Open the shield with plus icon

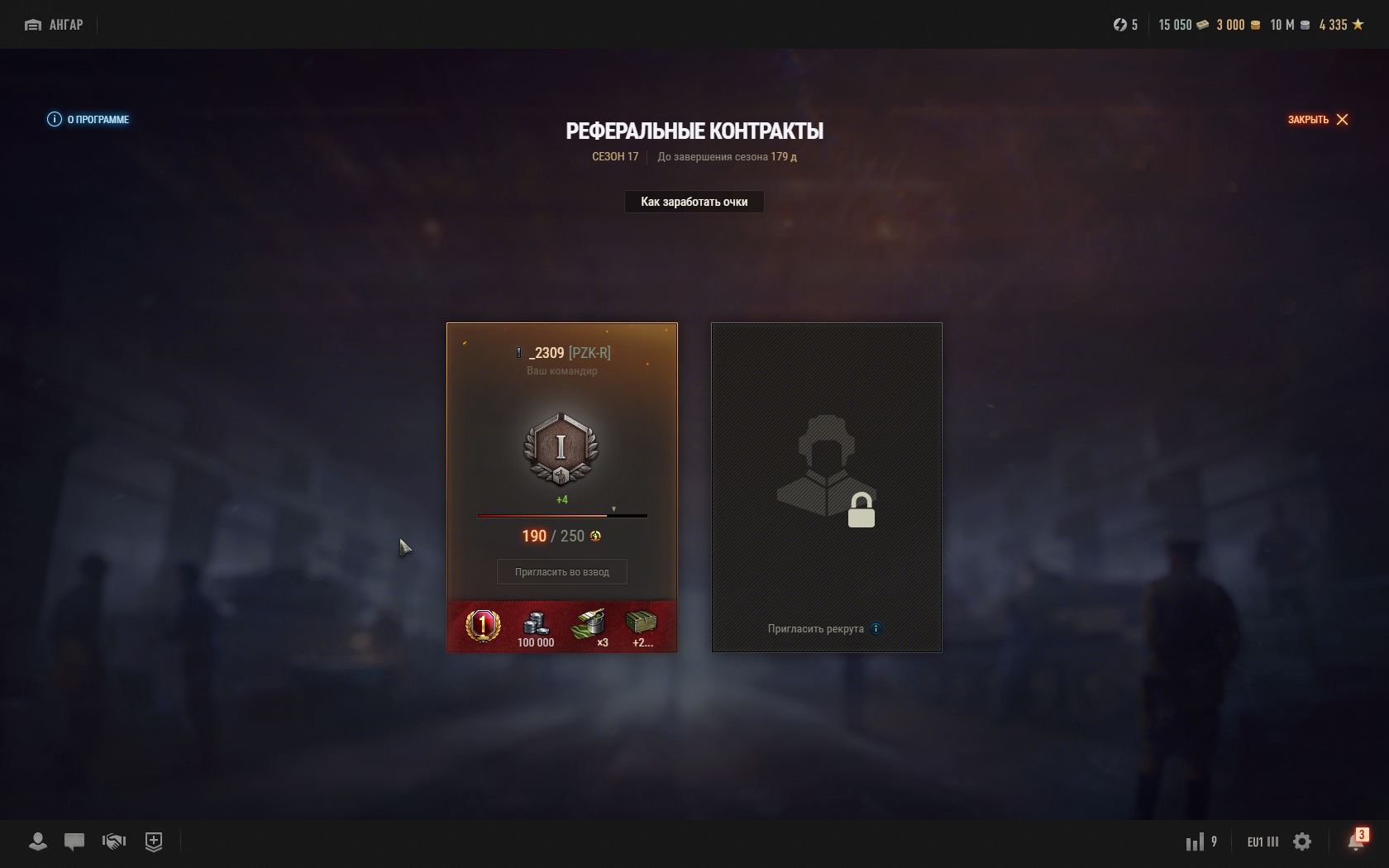(x=154, y=842)
